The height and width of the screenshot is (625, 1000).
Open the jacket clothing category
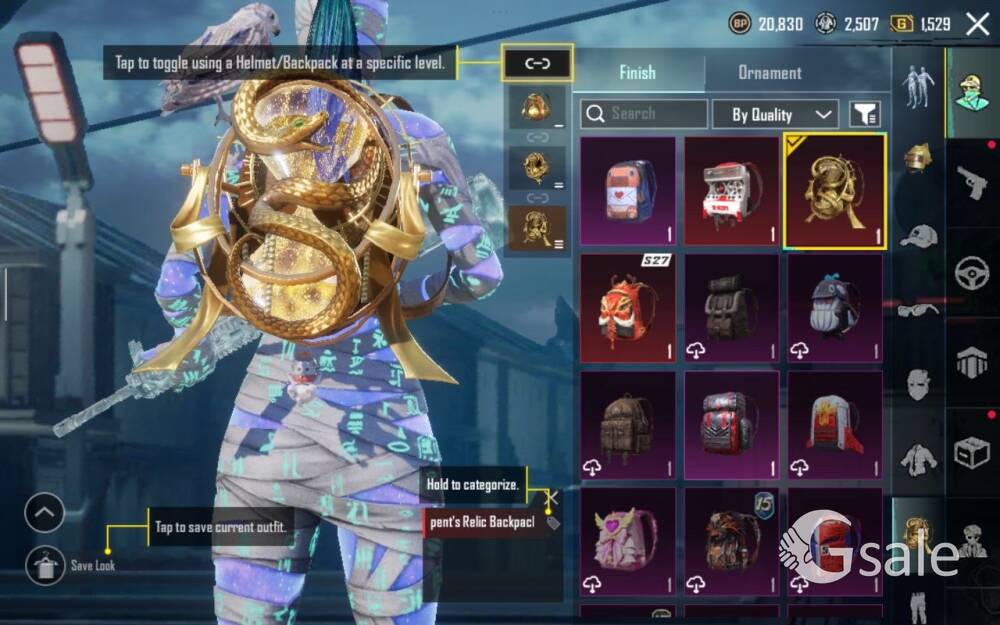[918, 460]
